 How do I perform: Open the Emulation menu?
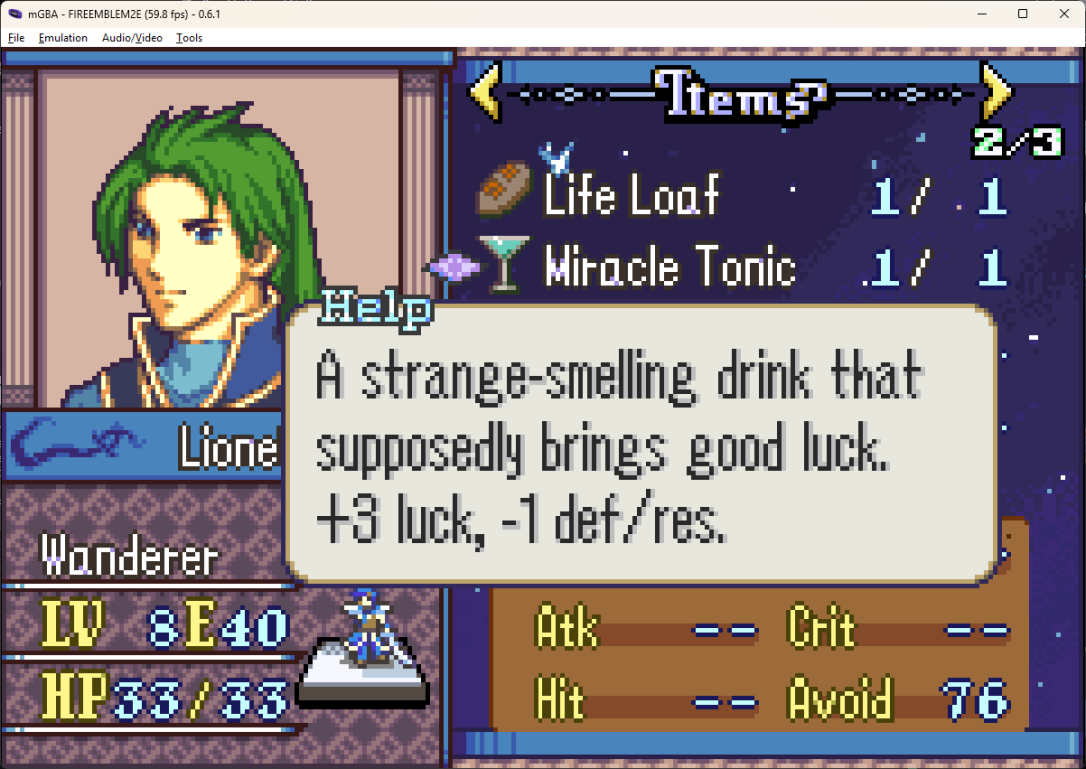tap(63, 38)
